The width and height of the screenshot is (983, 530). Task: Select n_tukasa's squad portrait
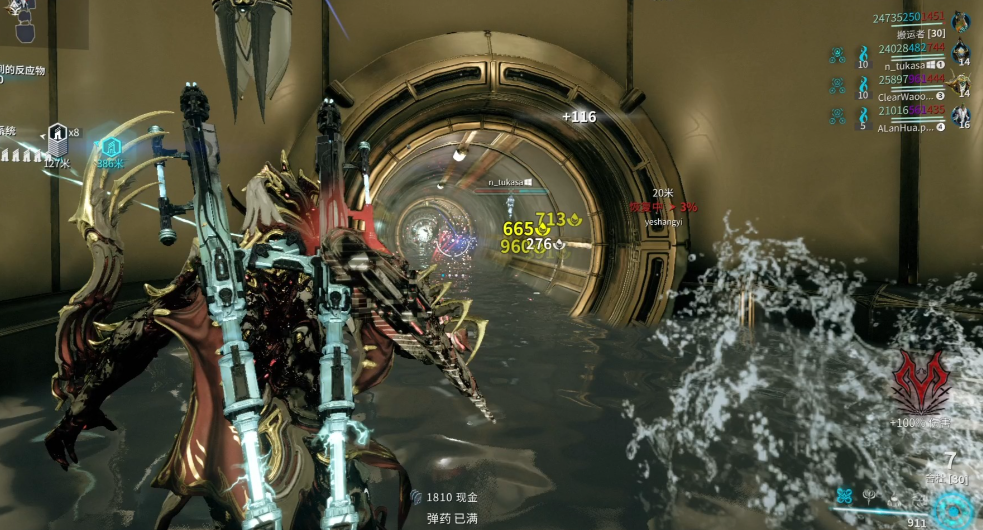pos(961,52)
